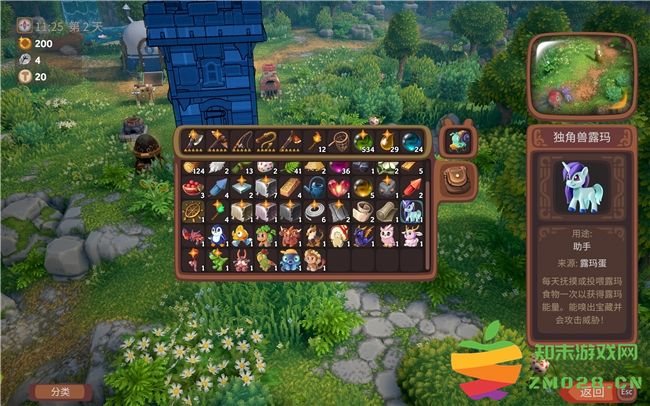Select the torch stack of 12
Screen dimensions: 650x406
pos(315,140)
